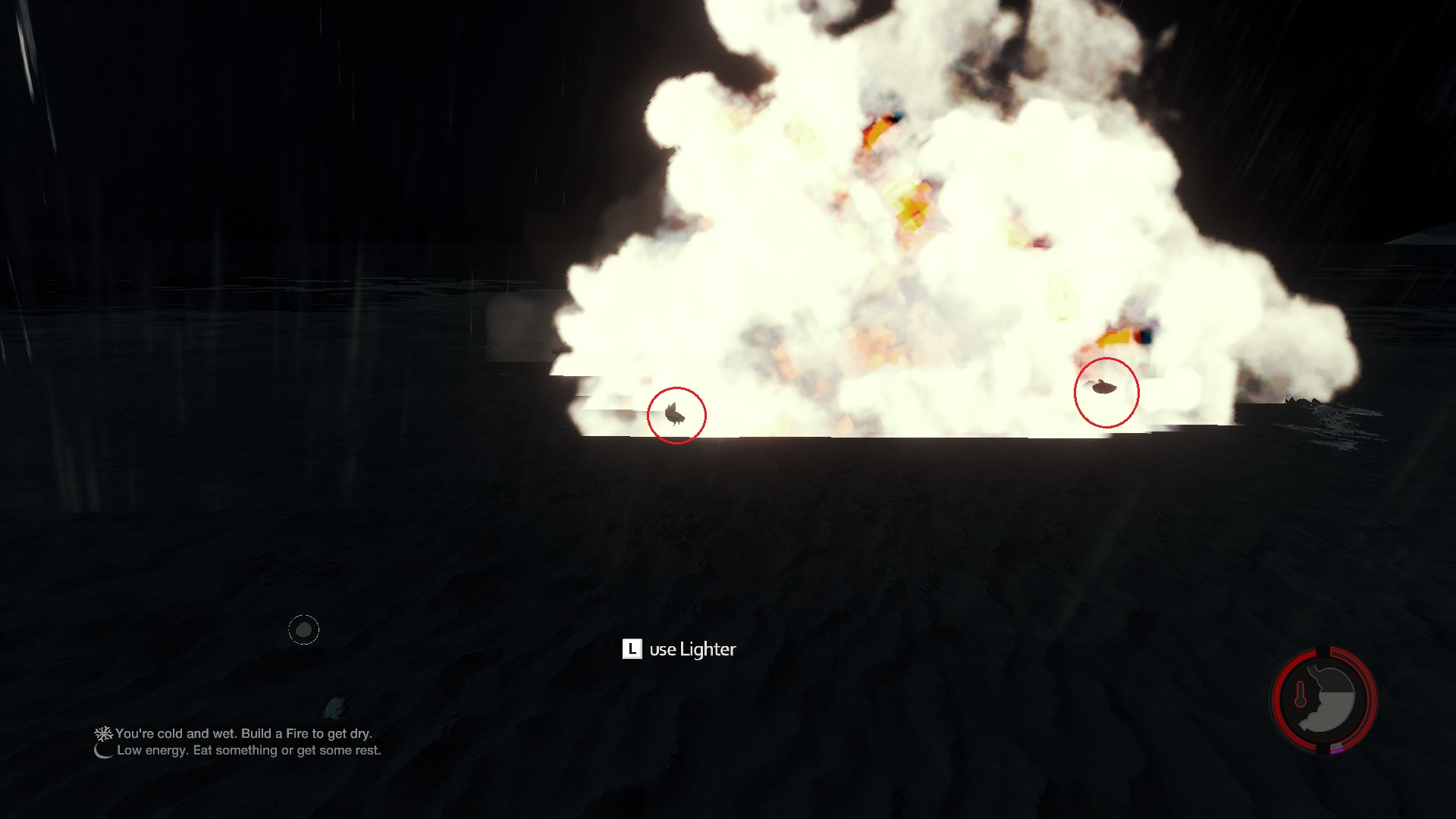Viewport: 1456px width, 819px height.
Task: Click the round item pickup marker
Action: pyautogui.click(x=303, y=629)
